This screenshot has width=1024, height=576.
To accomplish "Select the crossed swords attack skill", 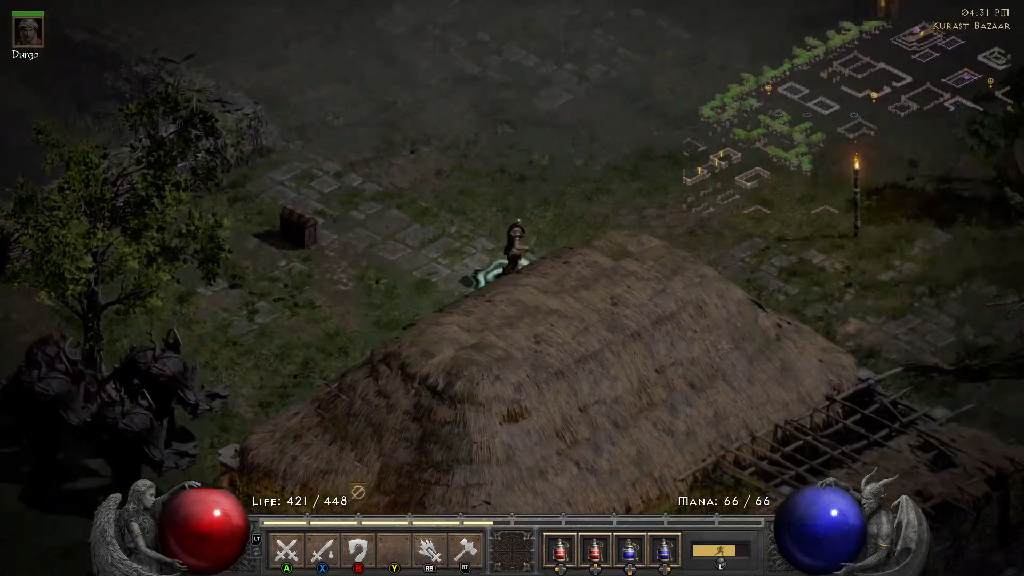I will coord(287,550).
